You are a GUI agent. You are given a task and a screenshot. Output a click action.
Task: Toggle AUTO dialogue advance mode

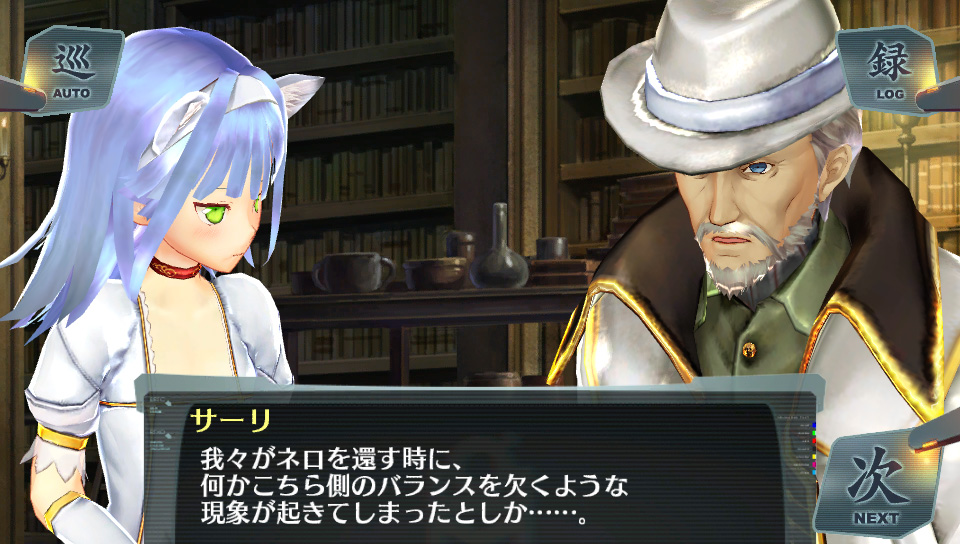pos(70,72)
